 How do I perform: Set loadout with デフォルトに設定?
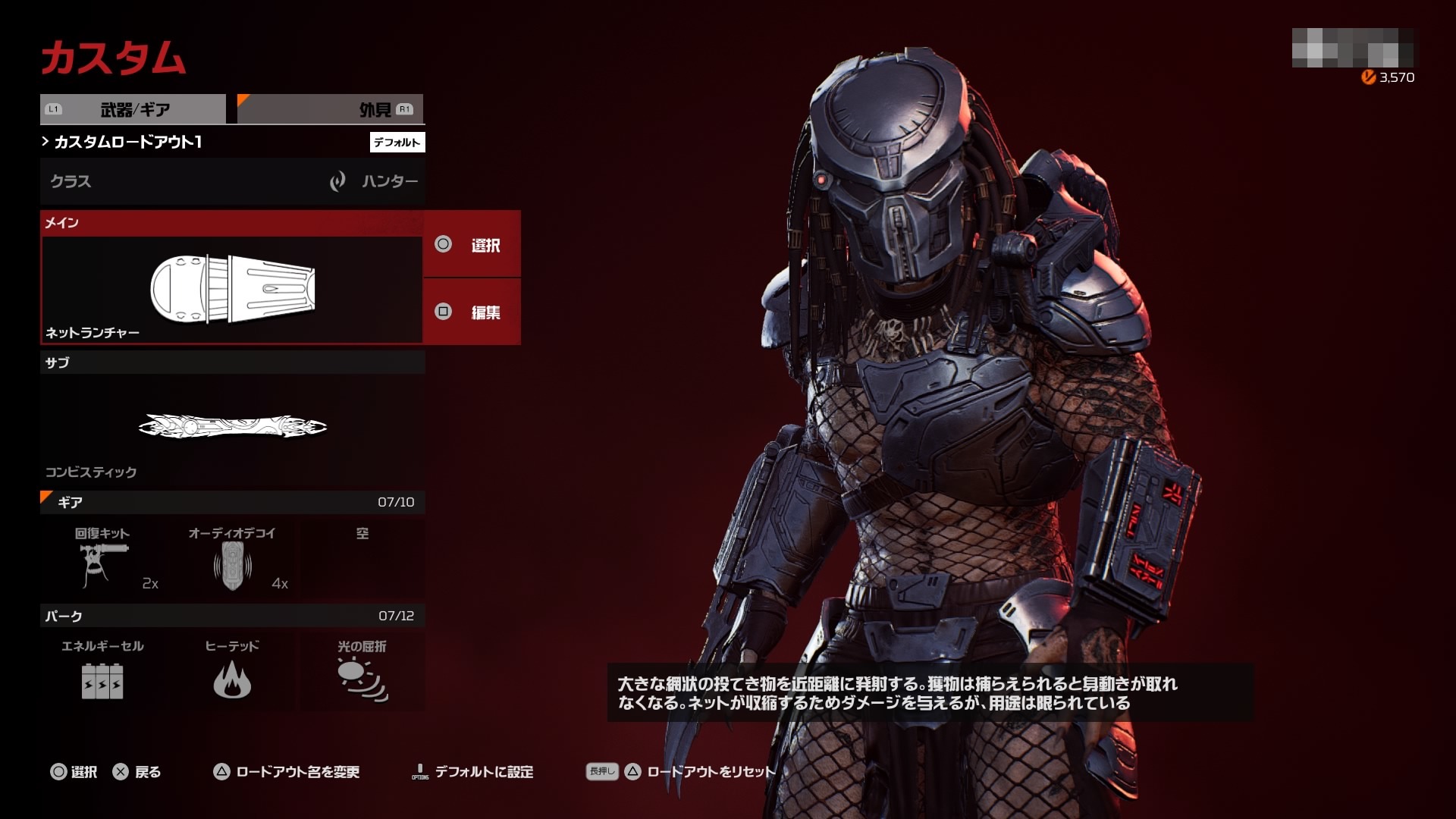click(472, 772)
